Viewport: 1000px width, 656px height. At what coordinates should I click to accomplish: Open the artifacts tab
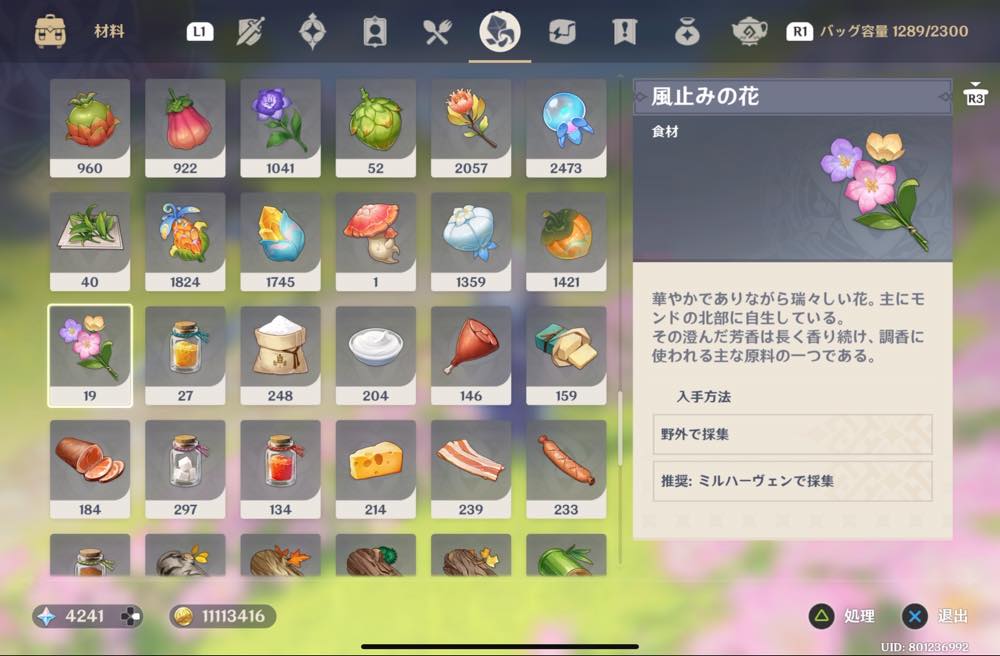pos(312,32)
